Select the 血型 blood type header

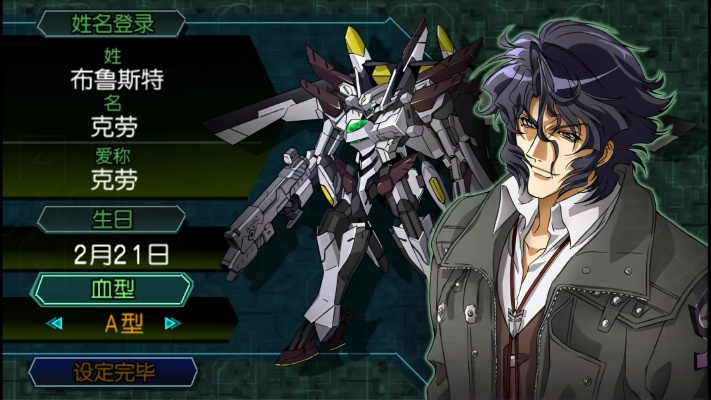111,288
